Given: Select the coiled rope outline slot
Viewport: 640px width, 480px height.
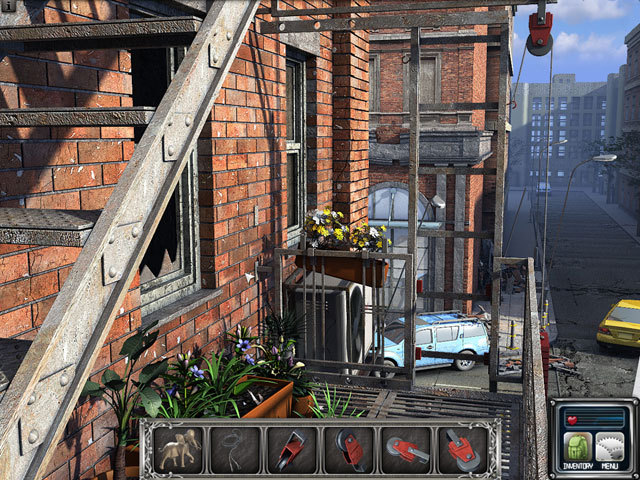Looking at the screenshot, I should [x=235, y=449].
